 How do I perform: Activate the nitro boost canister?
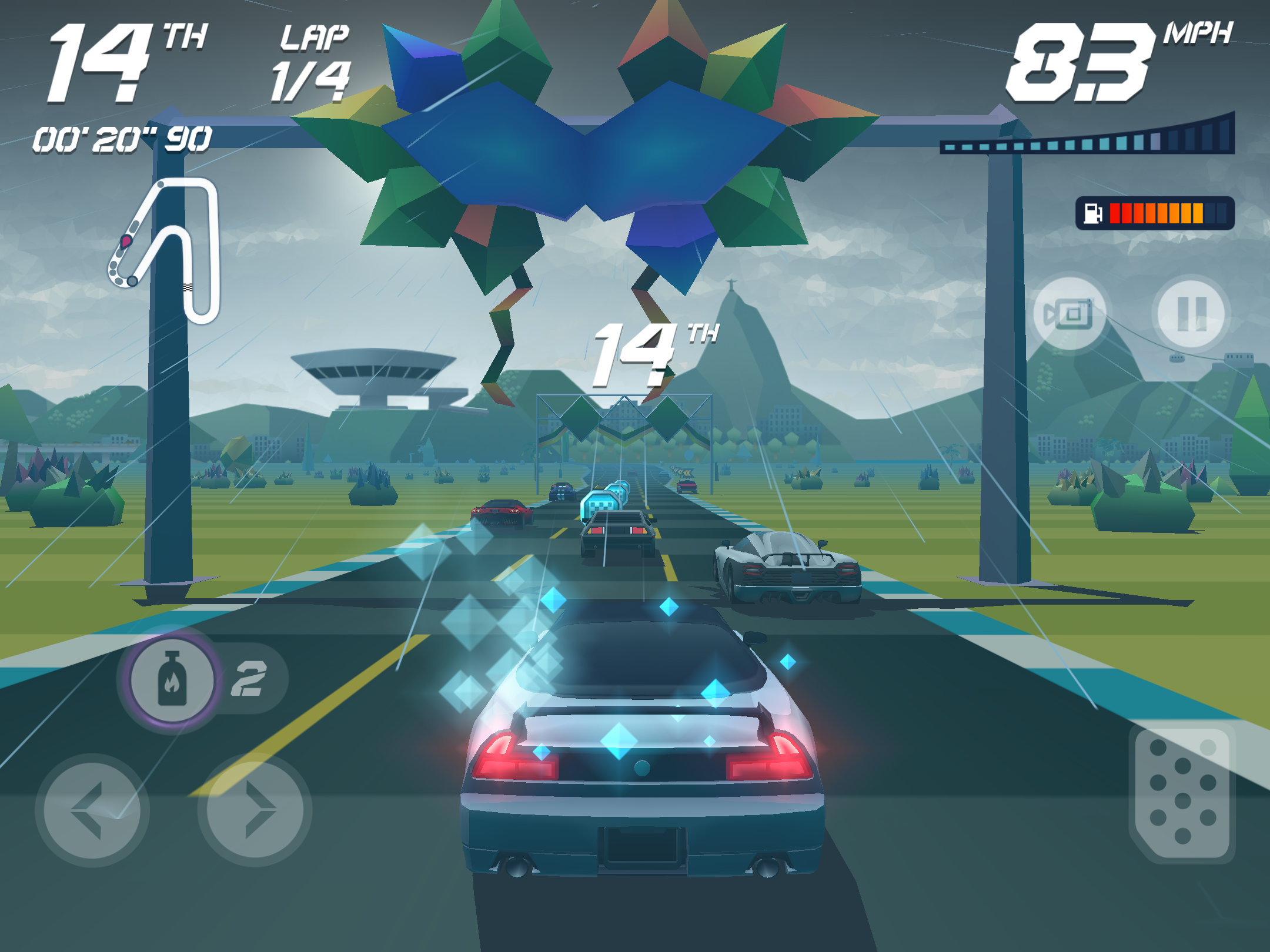(171, 679)
